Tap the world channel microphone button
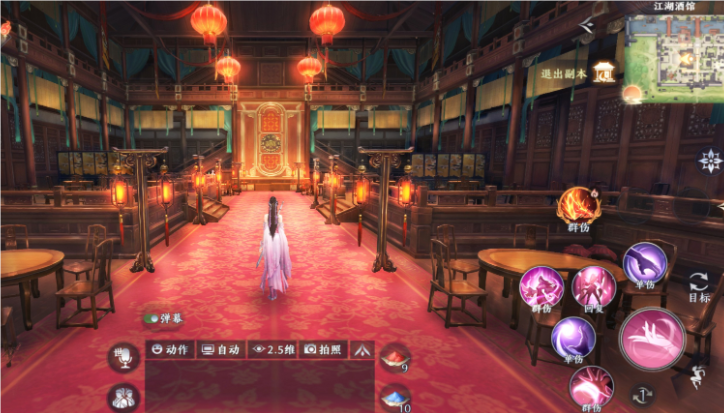Screen dimensions: 724x413 click(125, 357)
